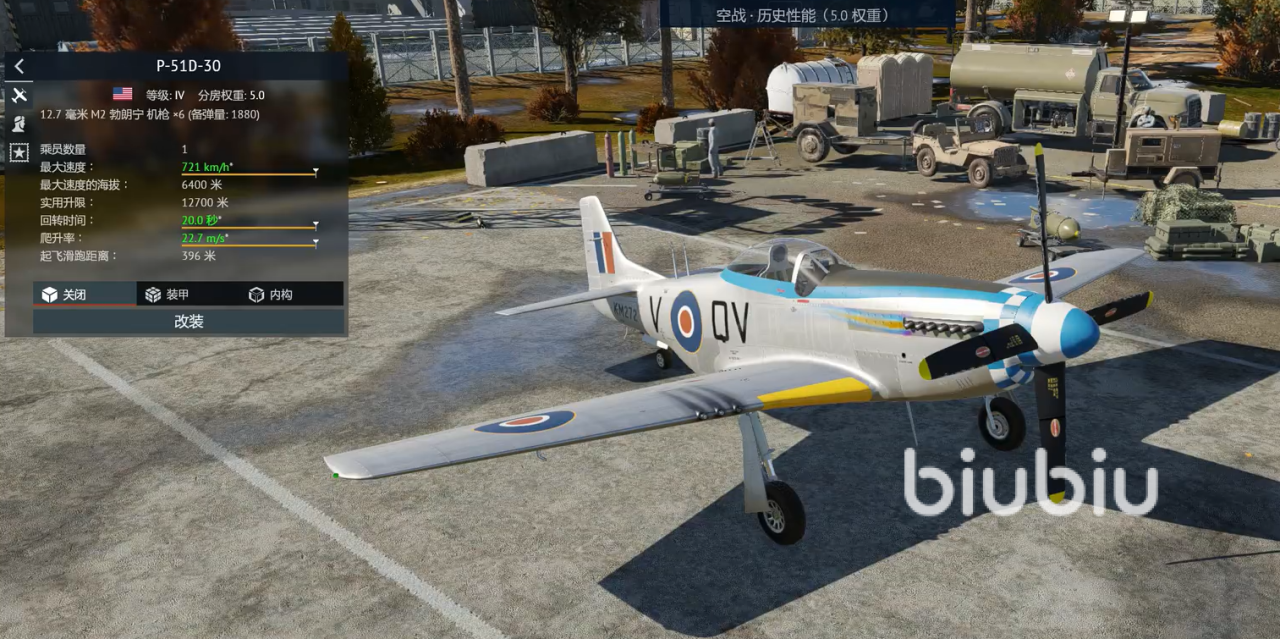Open the 空战·历史性能 game mode selector
Screen dimensions: 1280x639
point(808,15)
